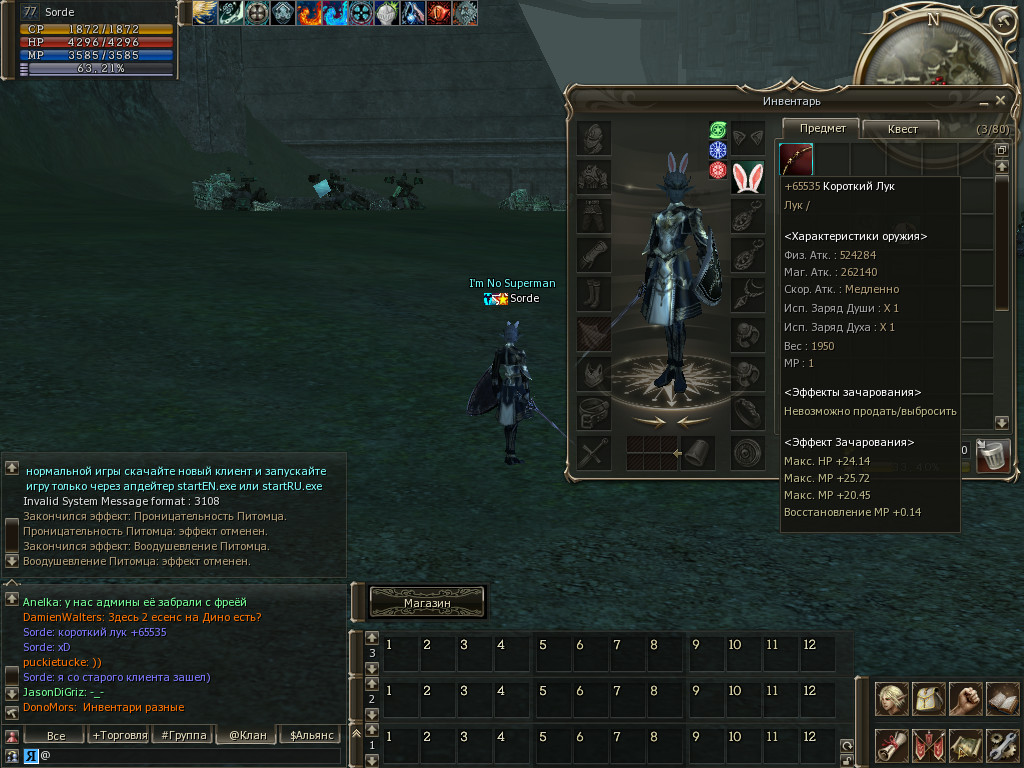Click the equipped bunny ears accessory slot
The width and height of the screenshot is (1024, 768).
coord(747,177)
